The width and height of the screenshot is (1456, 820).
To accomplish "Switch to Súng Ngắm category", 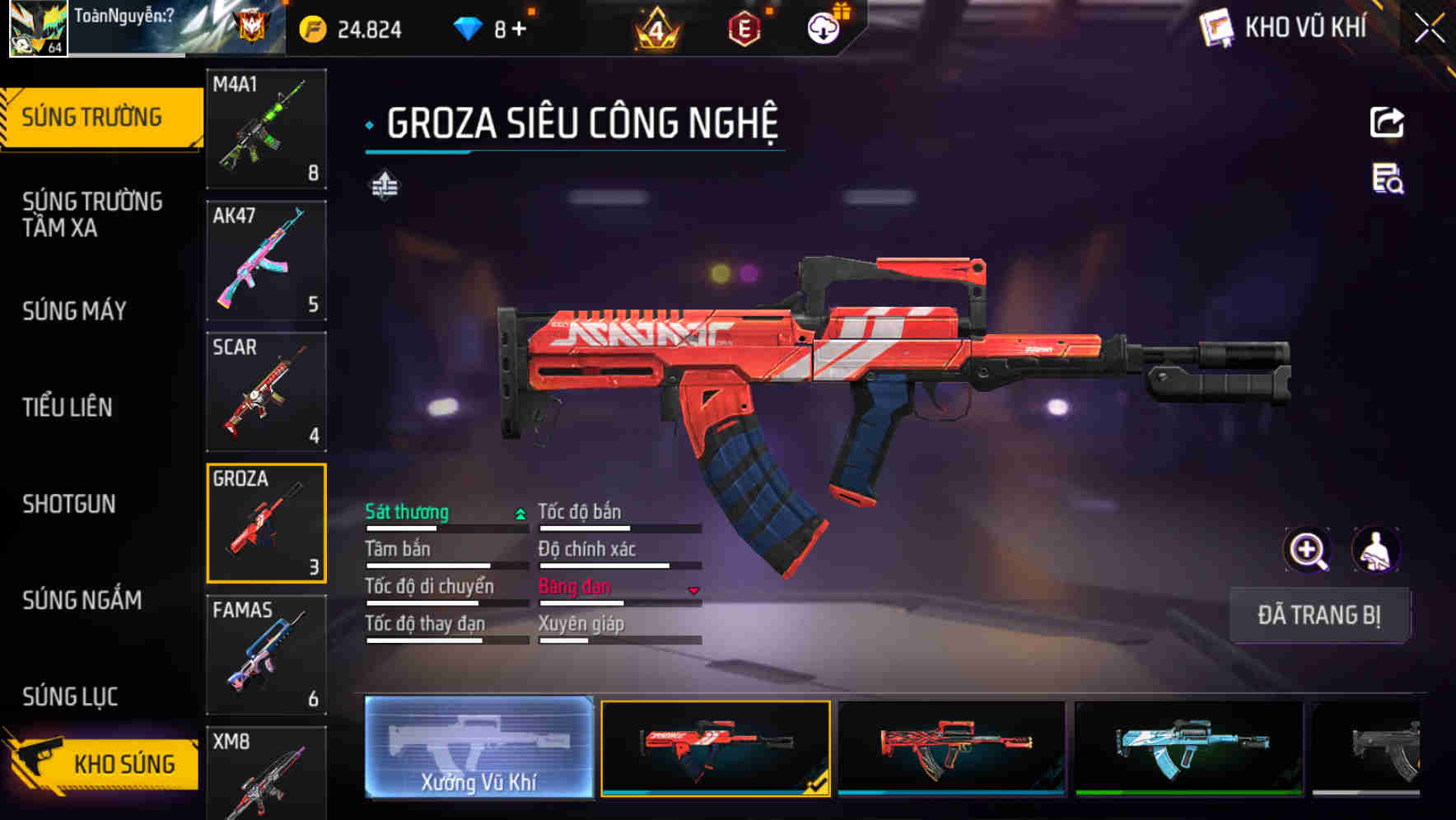I will [x=82, y=600].
